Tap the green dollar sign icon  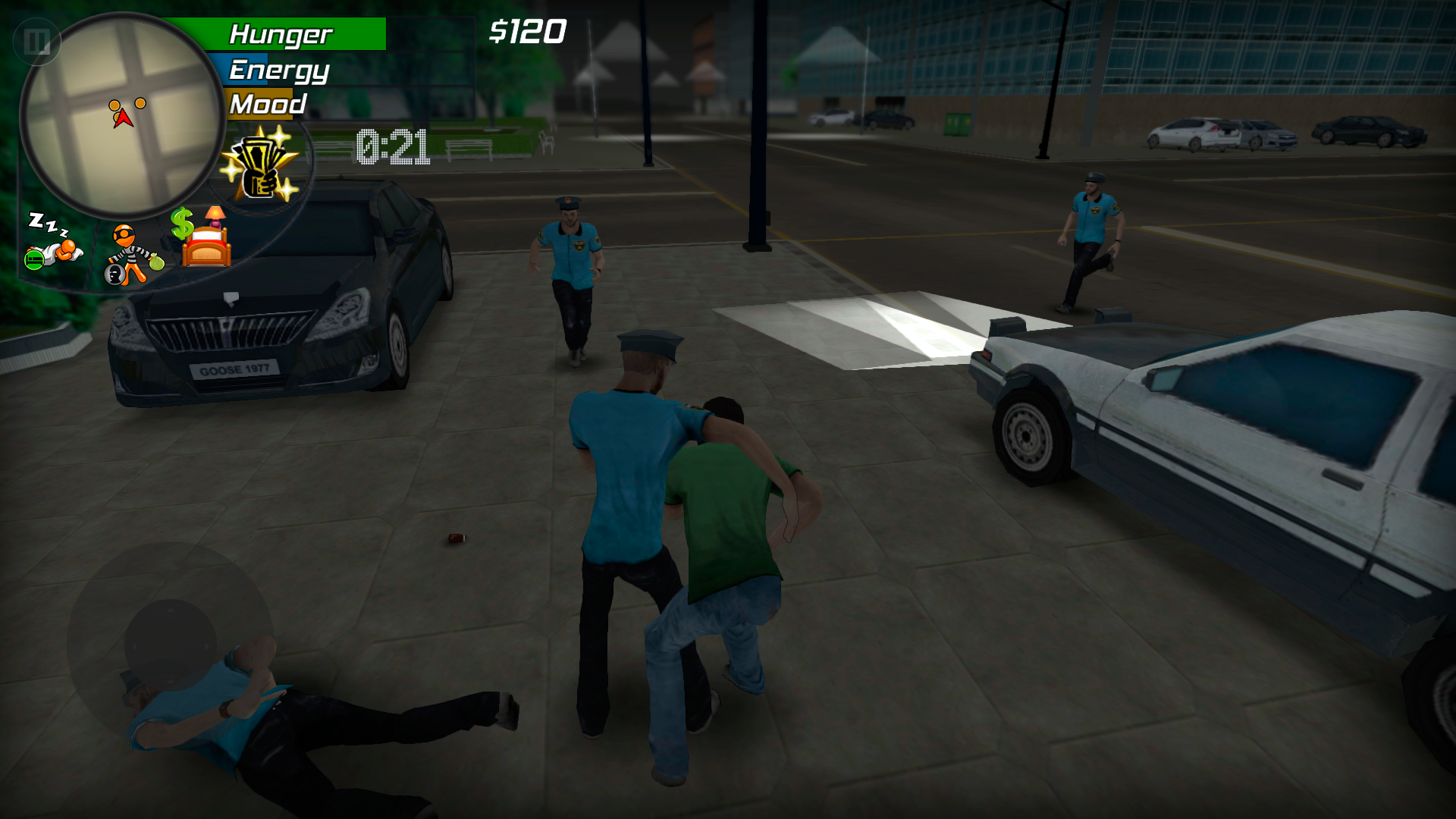click(182, 224)
